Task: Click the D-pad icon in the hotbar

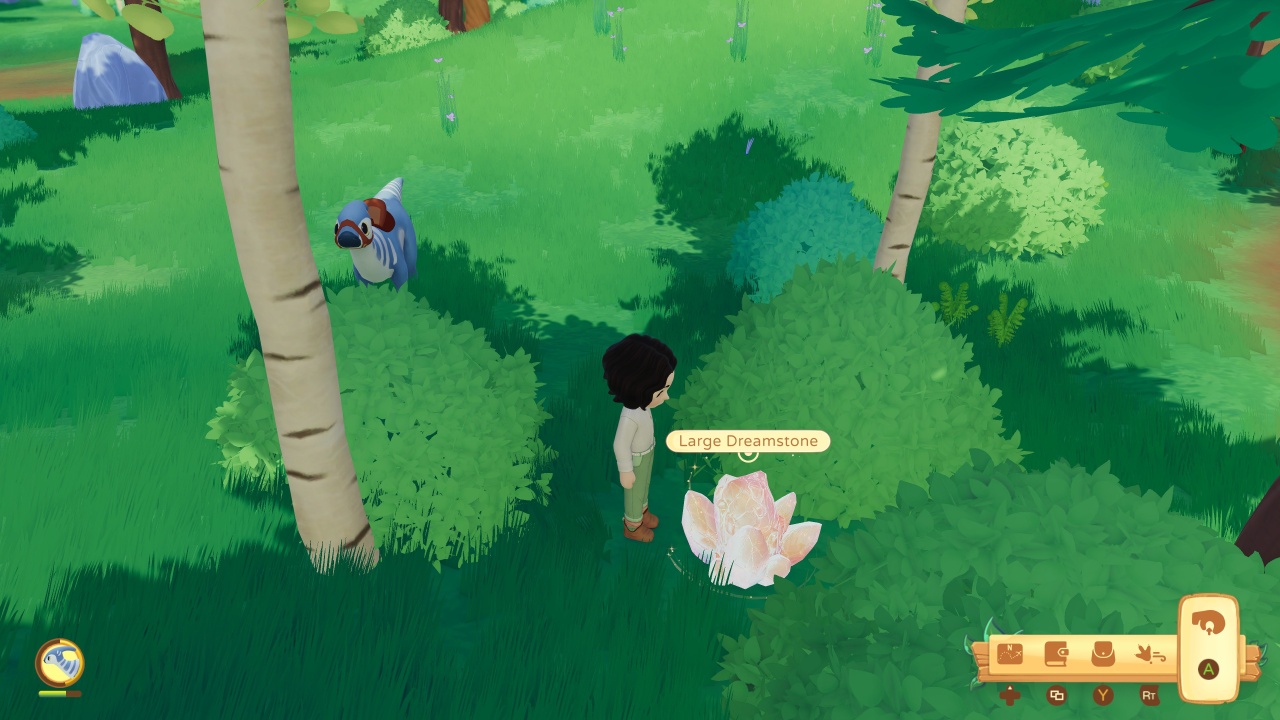Action: [1011, 696]
